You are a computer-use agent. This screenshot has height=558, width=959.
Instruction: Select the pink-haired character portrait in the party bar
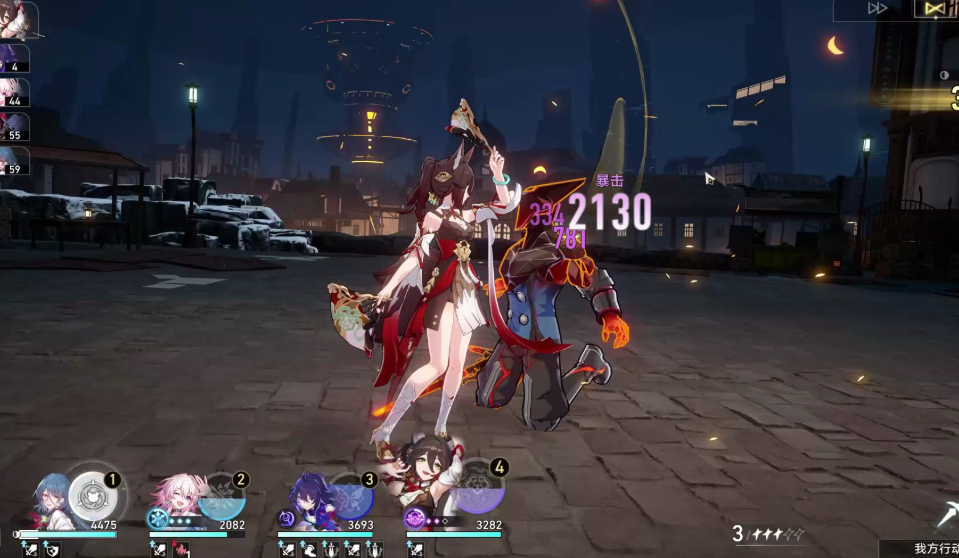click(x=172, y=497)
